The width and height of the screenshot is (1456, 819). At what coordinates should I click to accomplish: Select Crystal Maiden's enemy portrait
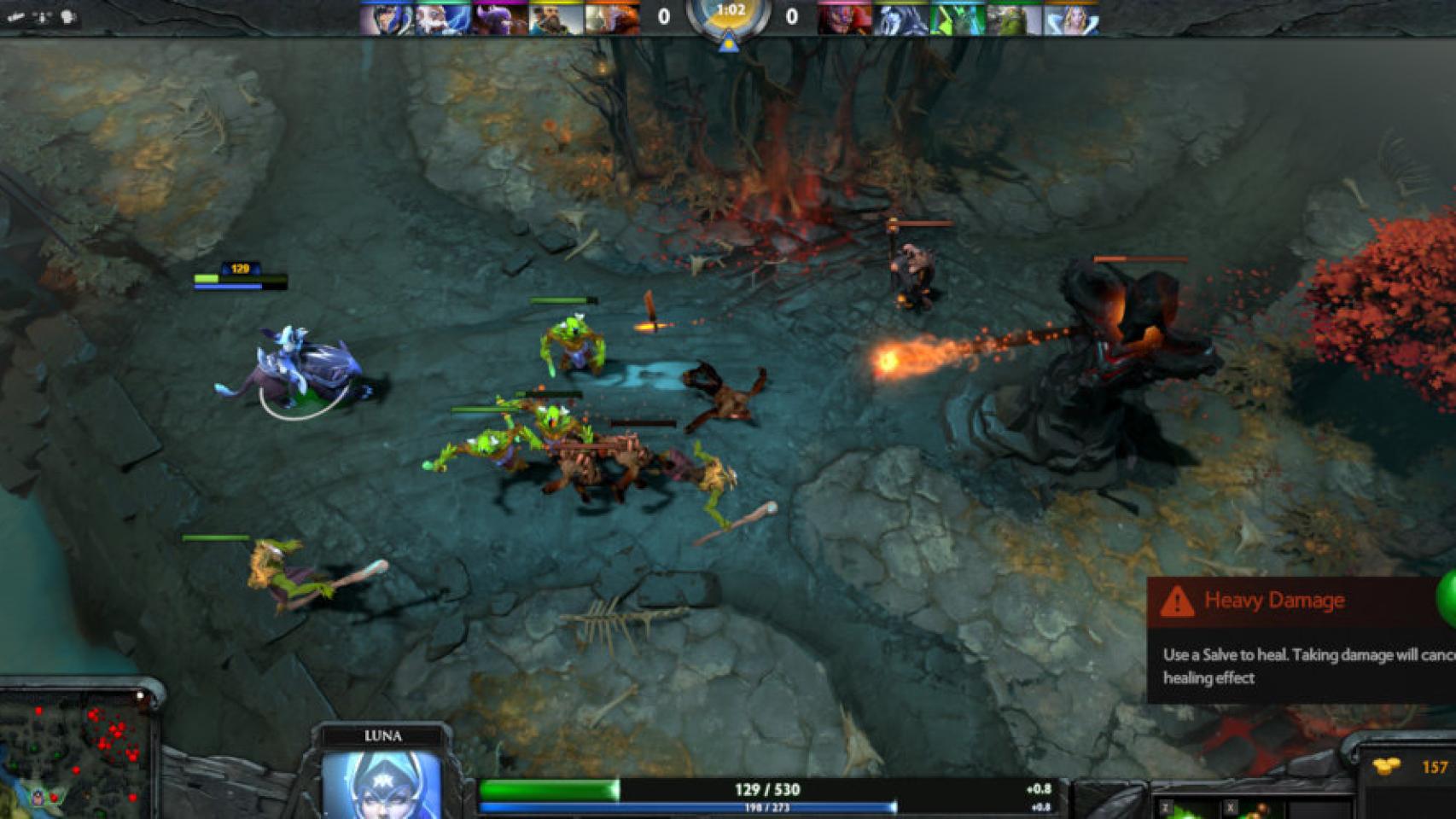[x=1070, y=19]
